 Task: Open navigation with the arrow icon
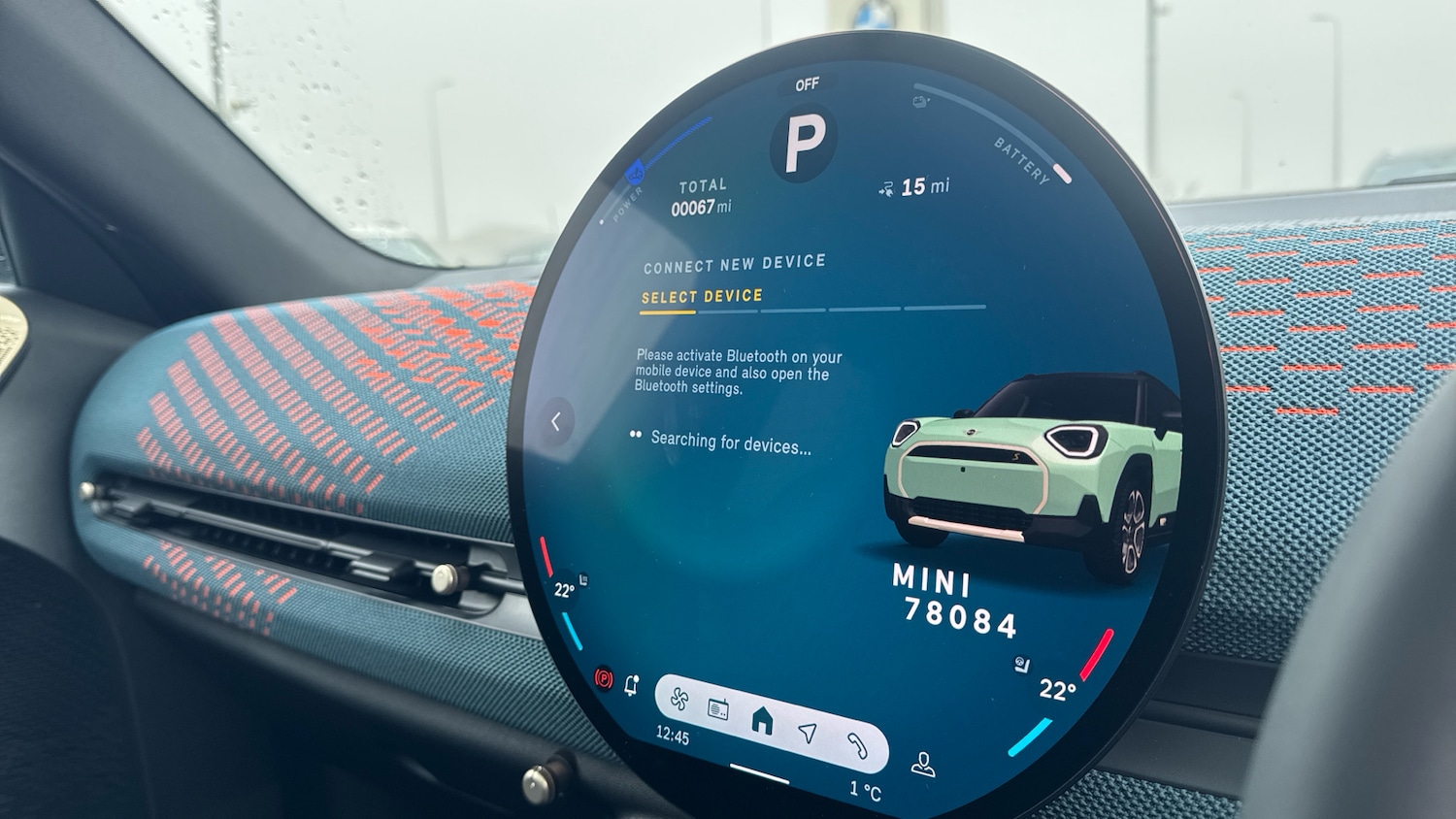808,733
